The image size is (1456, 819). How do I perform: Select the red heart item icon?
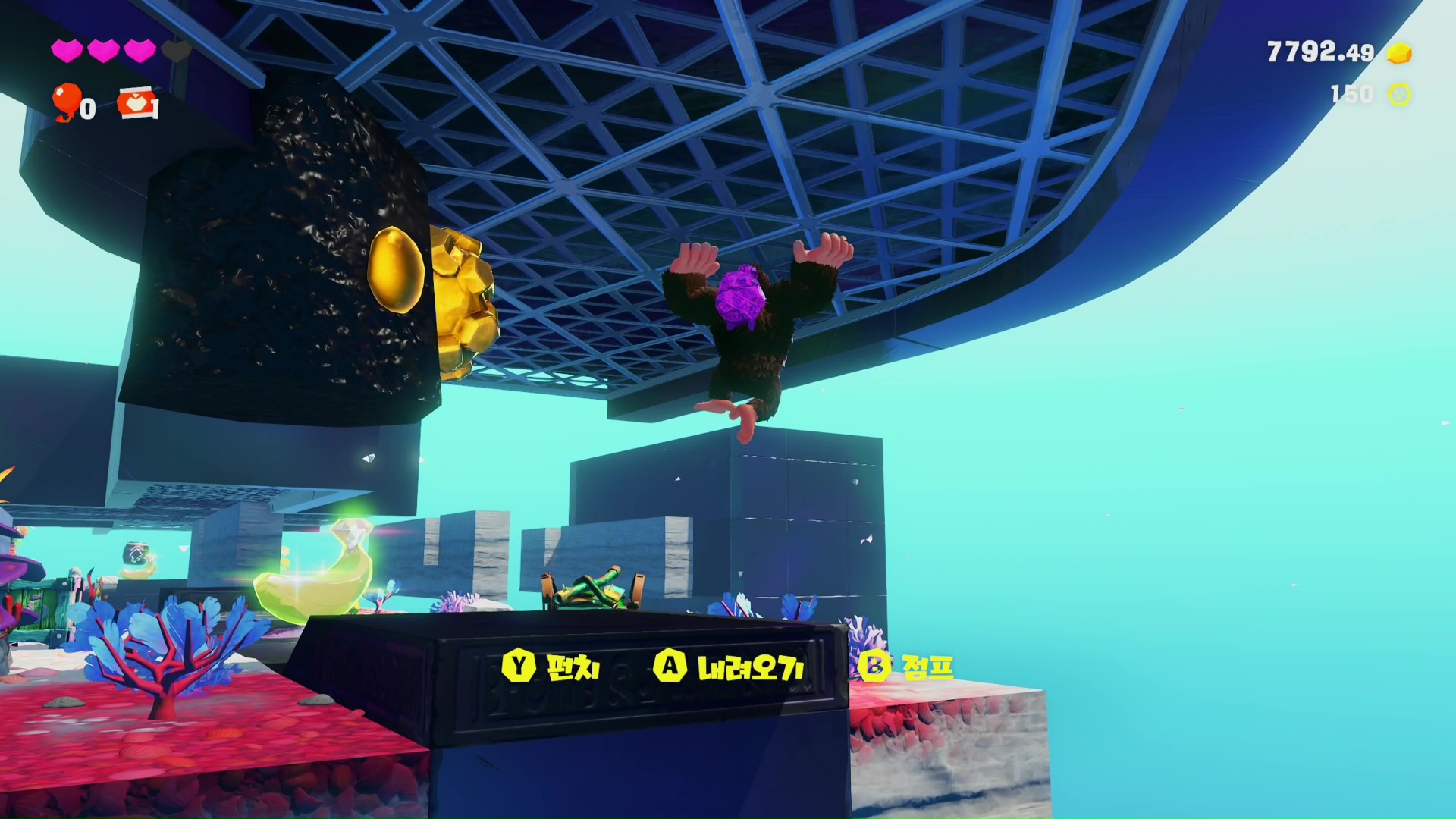click(x=137, y=104)
